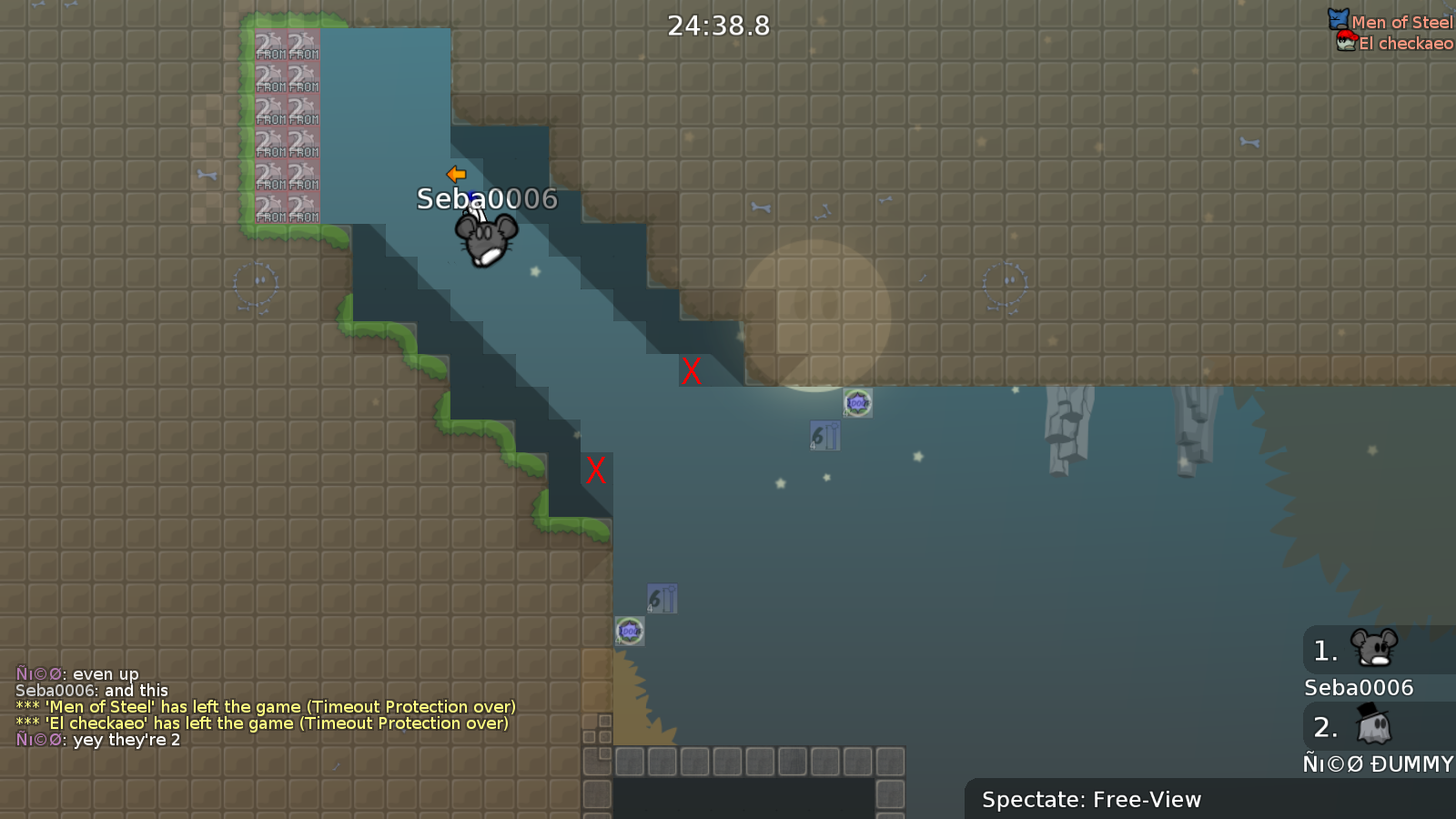The height and width of the screenshot is (819, 1456).
Task: Select the lower '6' item icon underwater
Action: 662,599
